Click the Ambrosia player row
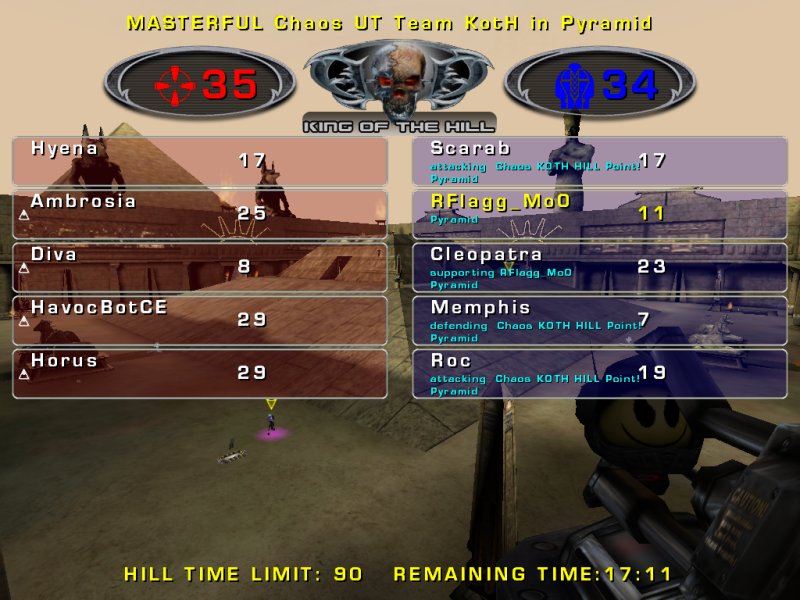This screenshot has width=800, height=600. coord(200,214)
